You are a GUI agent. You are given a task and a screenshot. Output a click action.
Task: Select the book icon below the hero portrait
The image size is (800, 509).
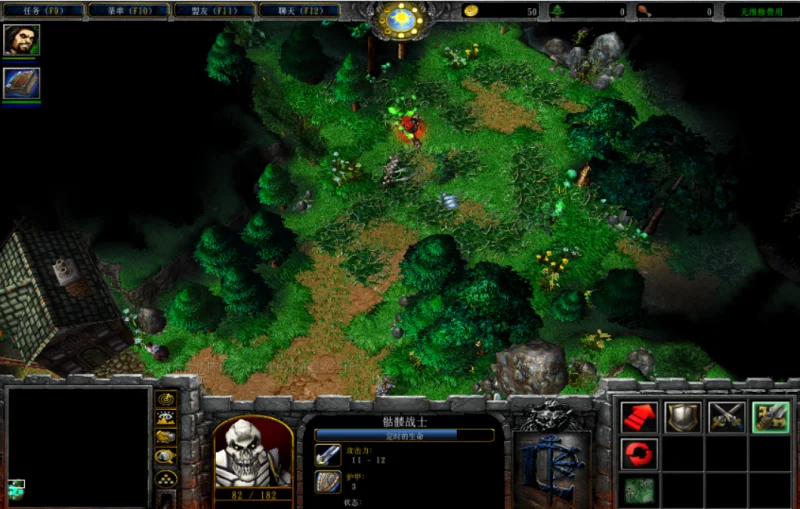coord(21,83)
